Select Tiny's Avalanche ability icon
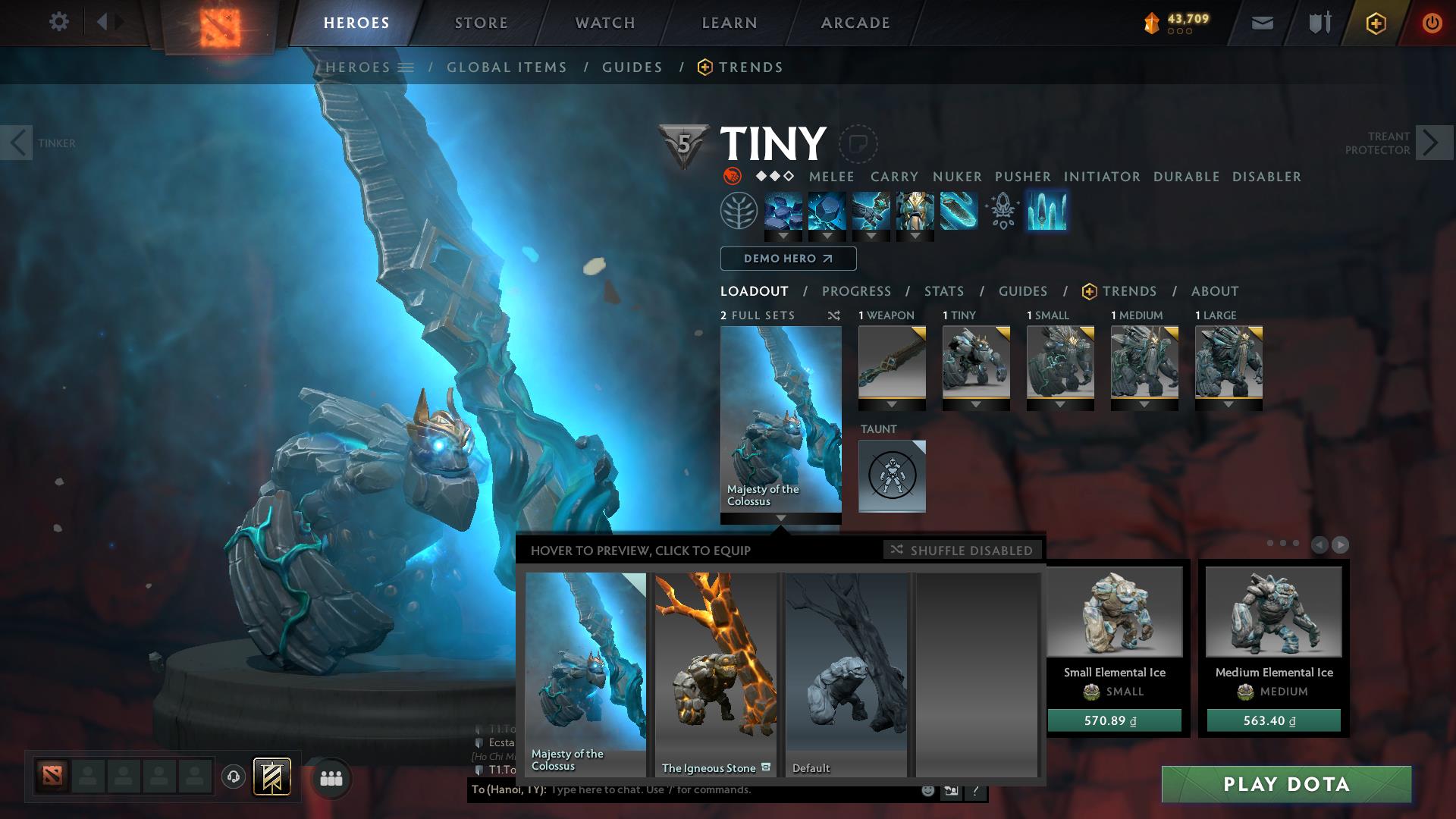Viewport: 1456px width, 819px height. click(x=784, y=212)
